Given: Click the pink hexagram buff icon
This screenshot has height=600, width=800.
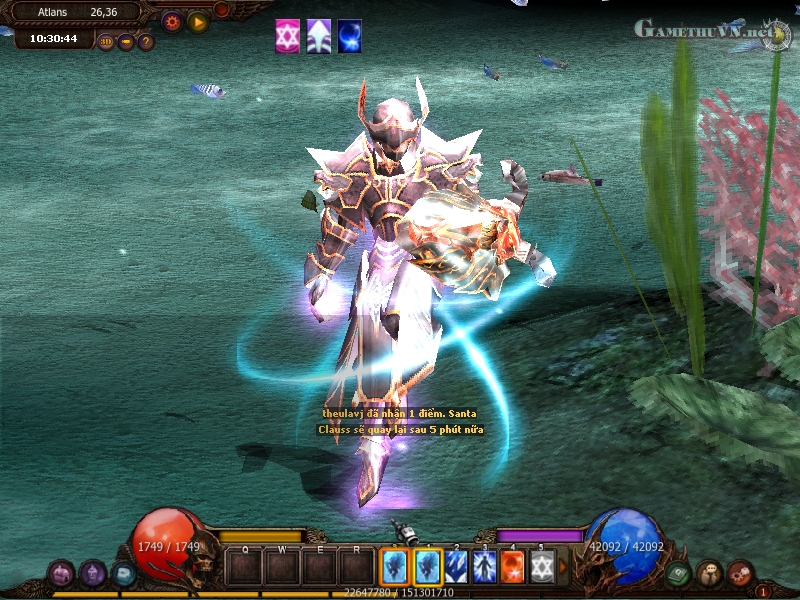Looking at the screenshot, I should [287, 35].
